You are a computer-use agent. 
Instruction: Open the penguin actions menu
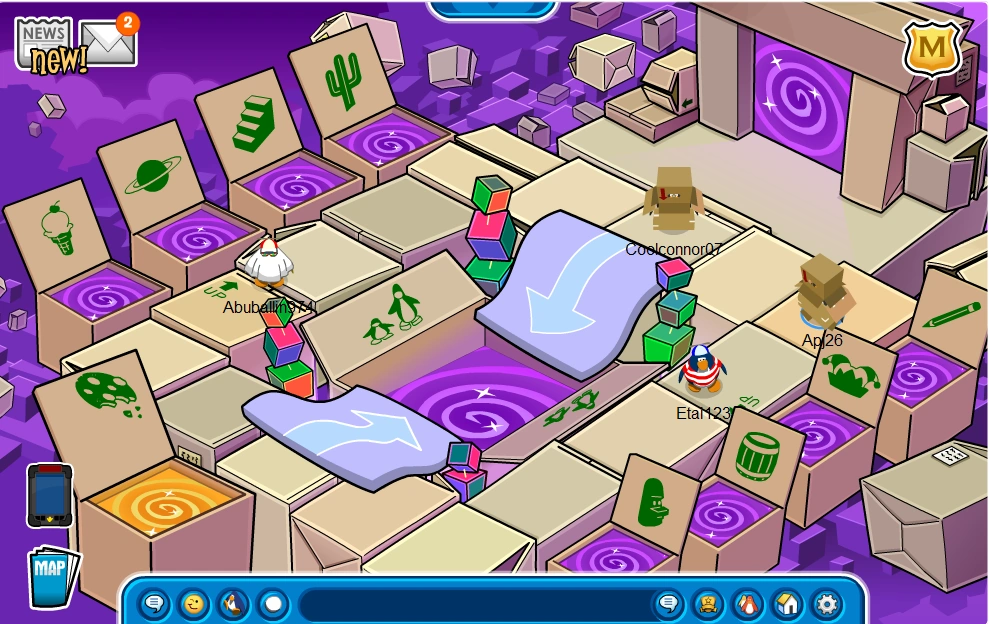(233, 604)
